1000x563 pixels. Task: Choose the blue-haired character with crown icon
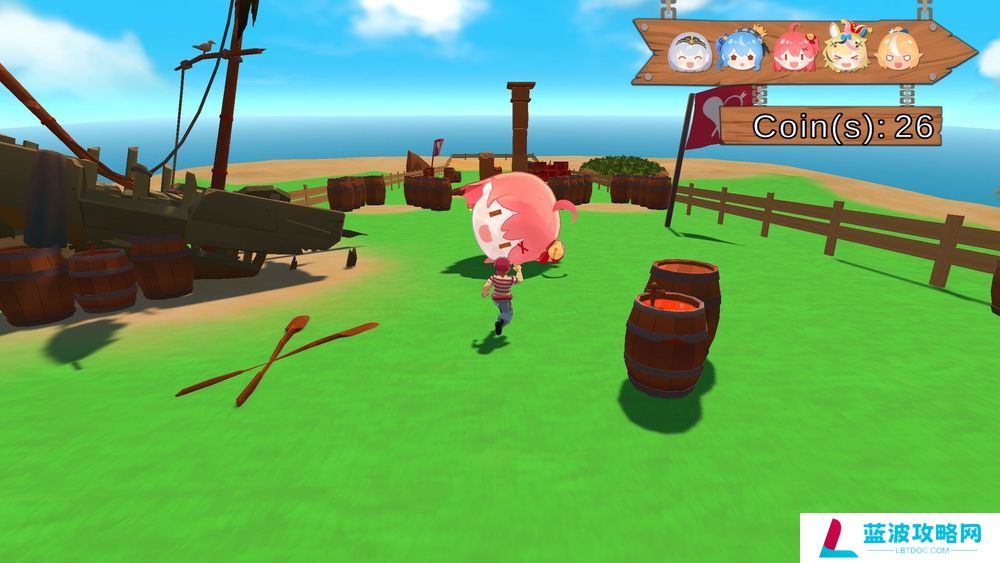(x=741, y=50)
